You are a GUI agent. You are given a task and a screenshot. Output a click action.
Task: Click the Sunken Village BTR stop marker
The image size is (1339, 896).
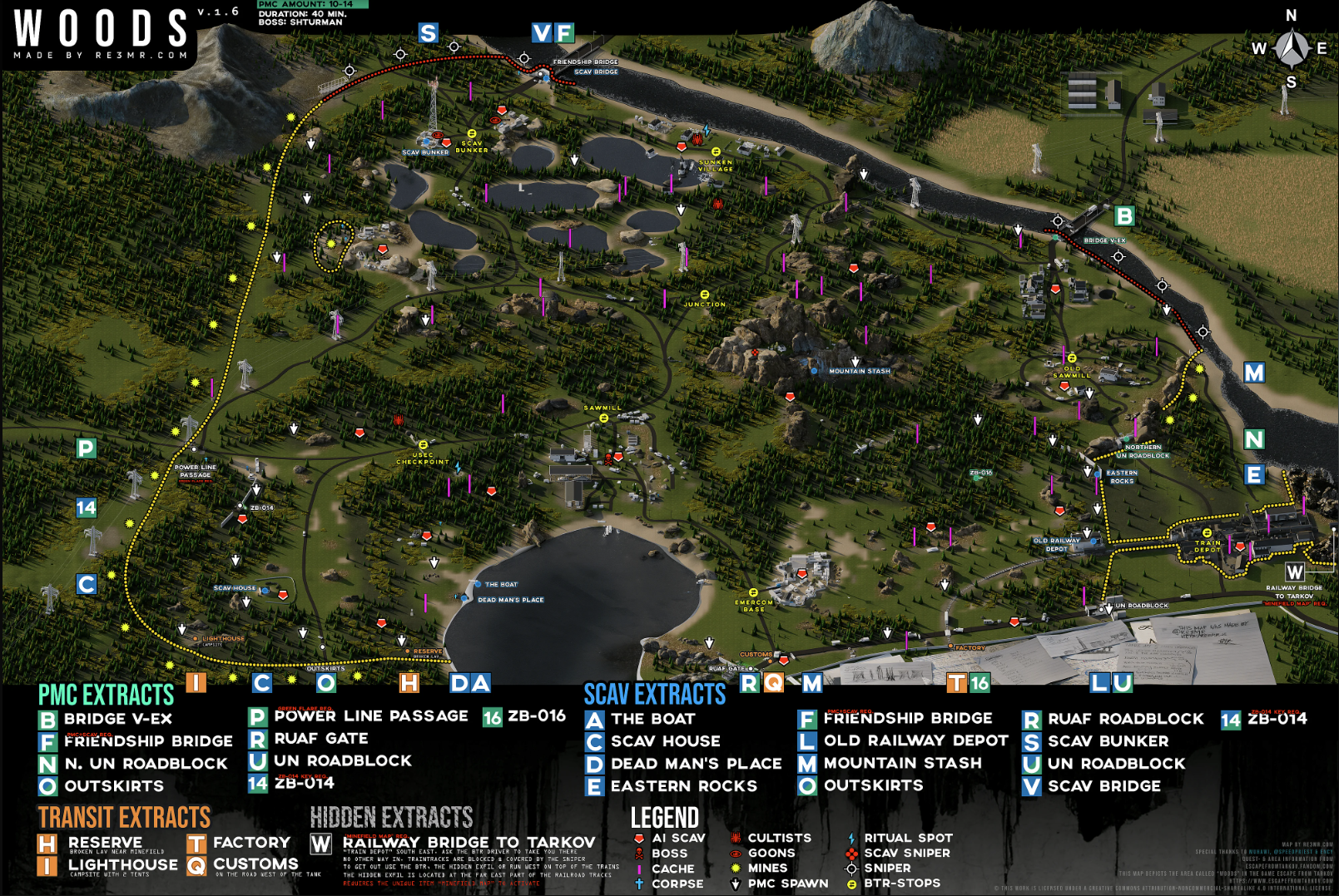click(x=716, y=152)
